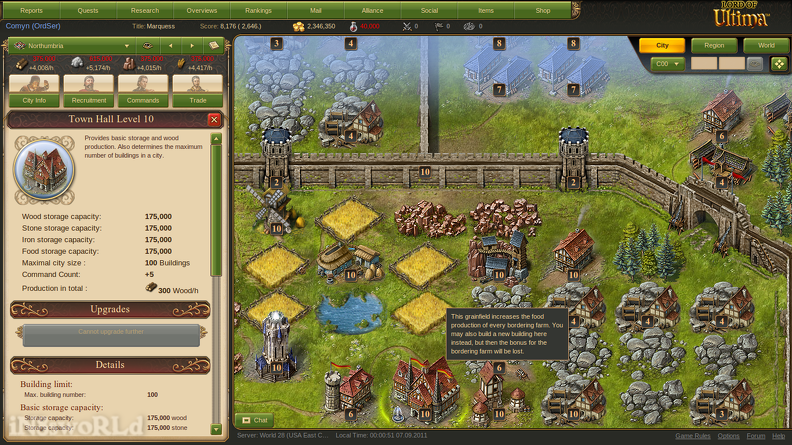The width and height of the screenshot is (792, 445).
Task: Visit the Shop
Action: click(x=543, y=10)
